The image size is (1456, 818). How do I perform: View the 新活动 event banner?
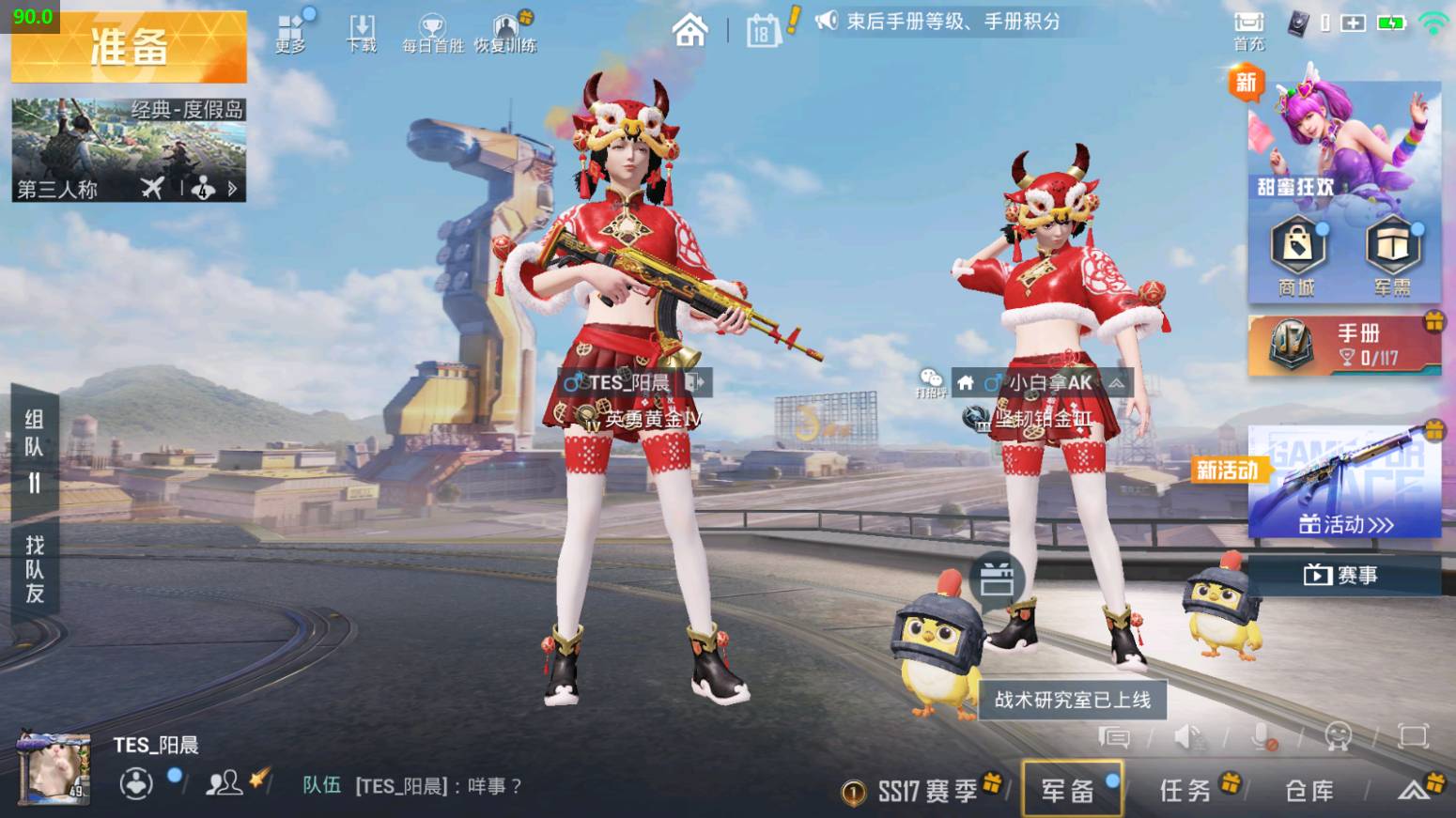1344,483
